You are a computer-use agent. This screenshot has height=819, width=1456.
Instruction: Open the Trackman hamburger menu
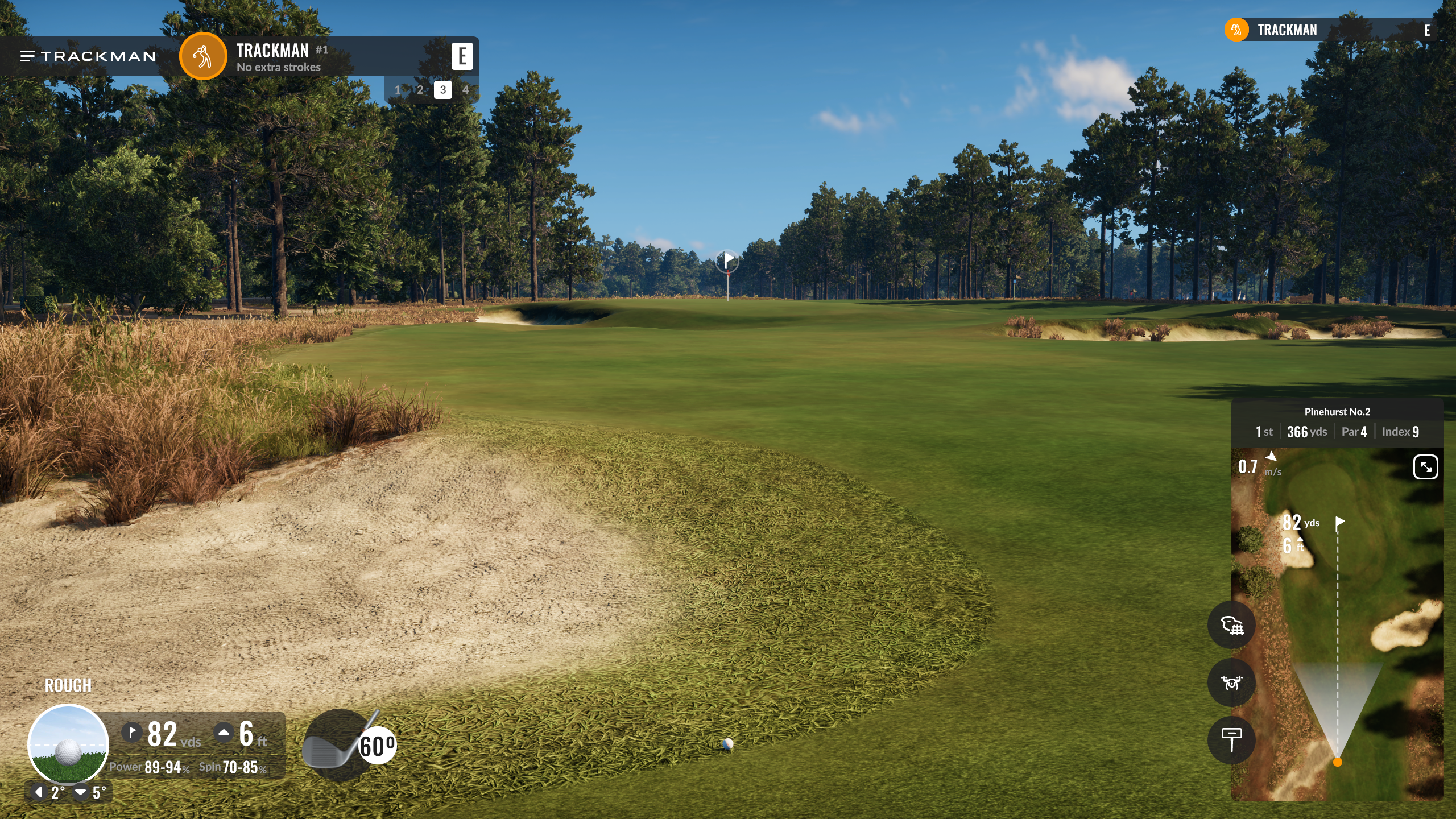pyautogui.click(x=27, y=56)
